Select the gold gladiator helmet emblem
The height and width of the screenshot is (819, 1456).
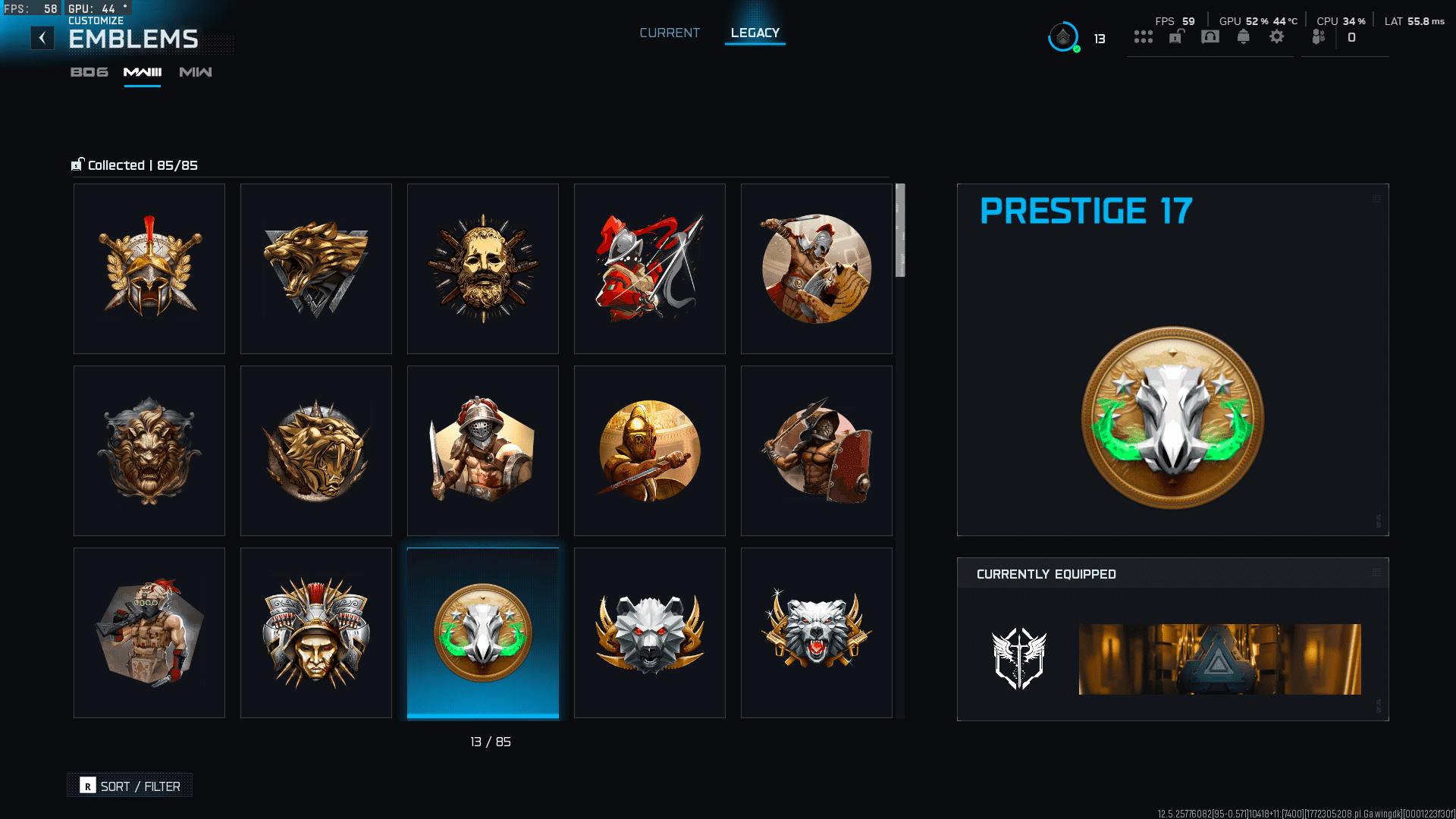149,268
